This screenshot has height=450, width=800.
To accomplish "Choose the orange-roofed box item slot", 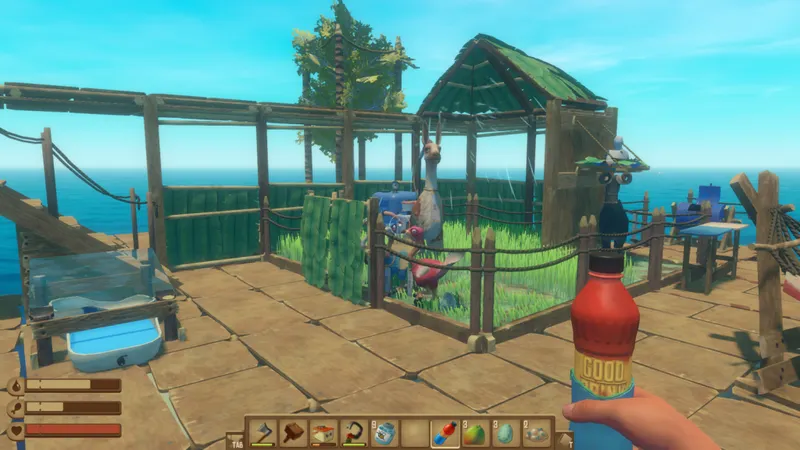I will tap(323, 433).
